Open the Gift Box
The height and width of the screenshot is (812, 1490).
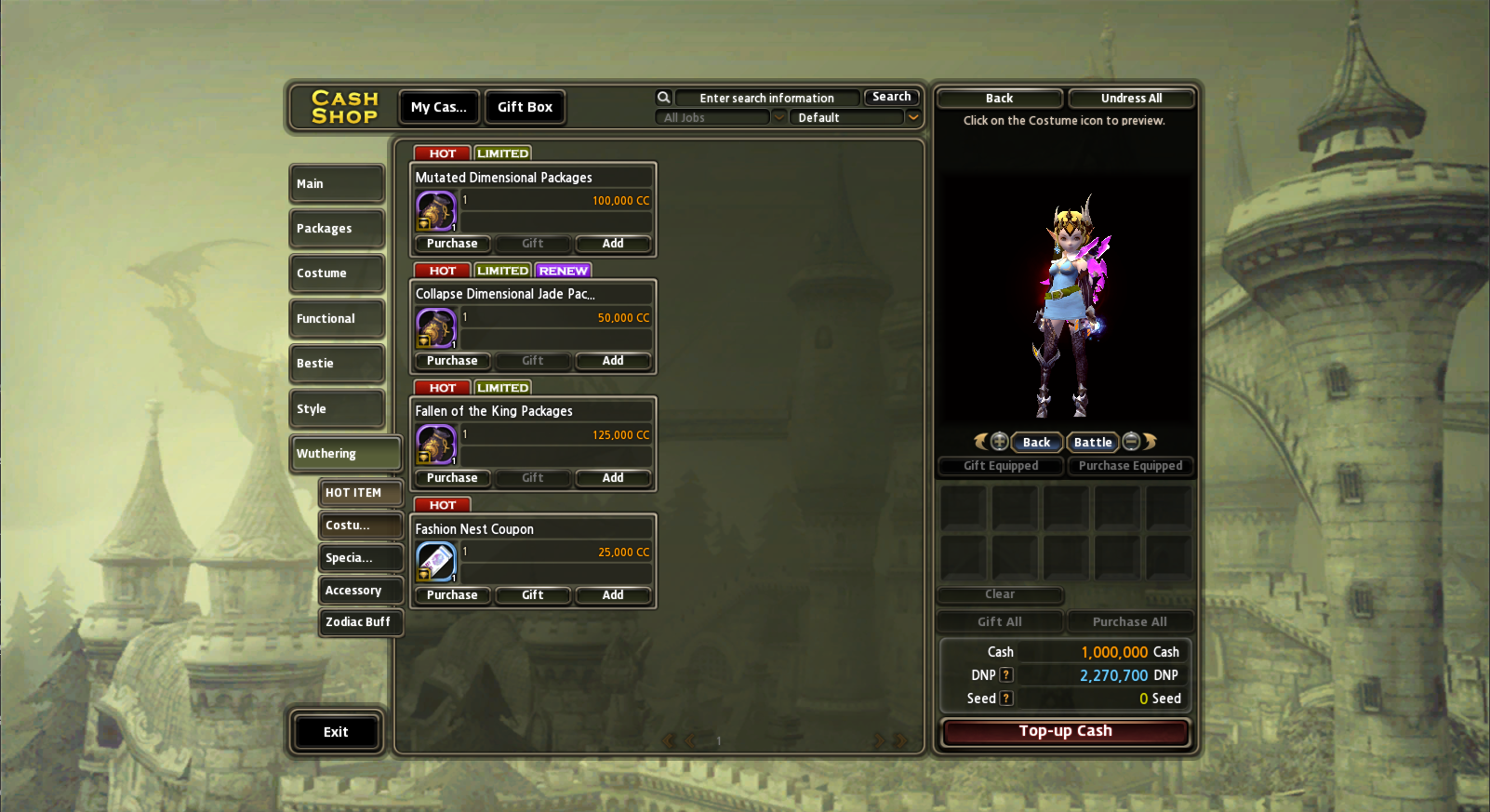click(525, 107)
